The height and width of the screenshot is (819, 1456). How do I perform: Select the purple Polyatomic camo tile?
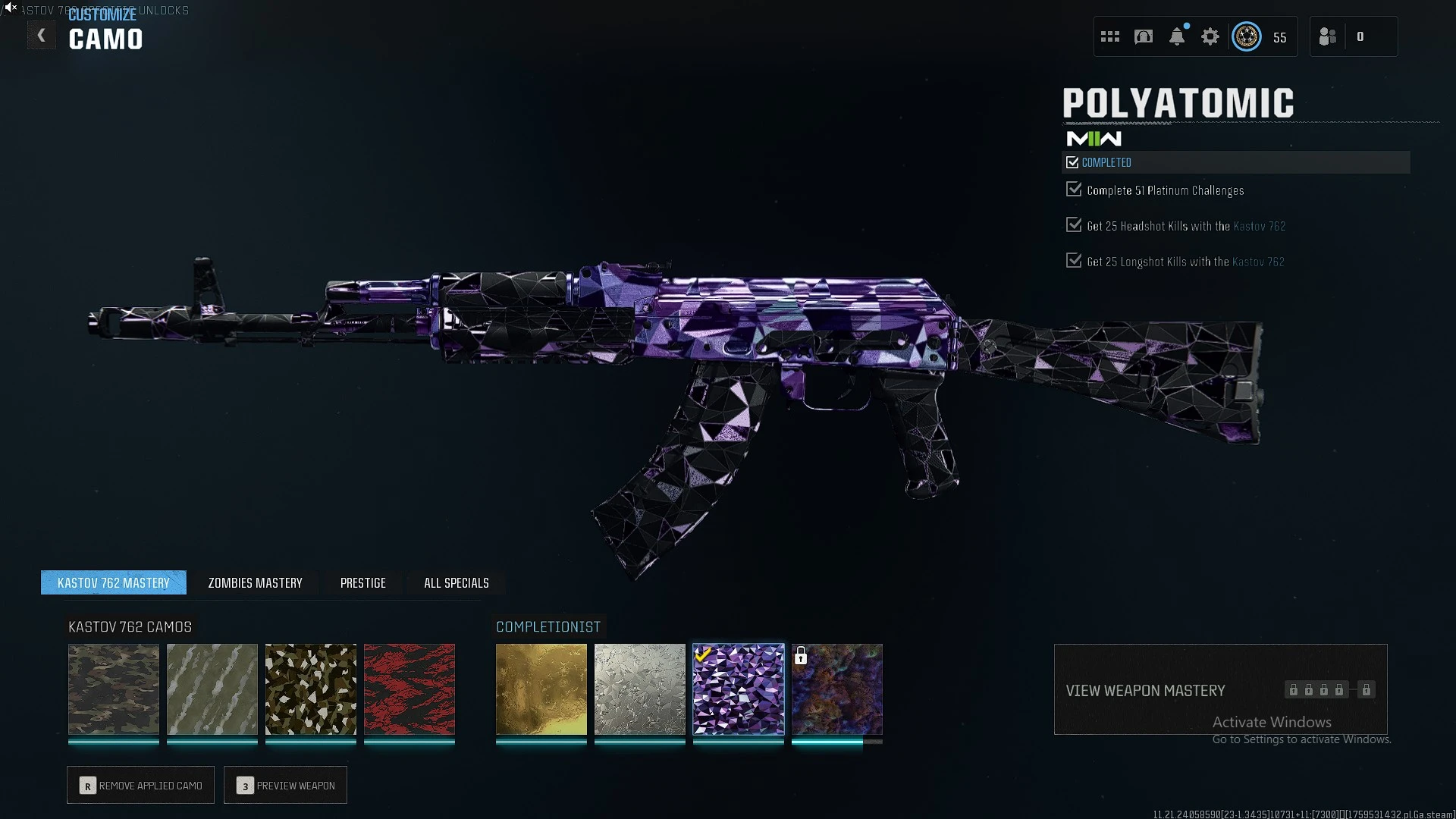pyautogui.click(x=739, y=689)
